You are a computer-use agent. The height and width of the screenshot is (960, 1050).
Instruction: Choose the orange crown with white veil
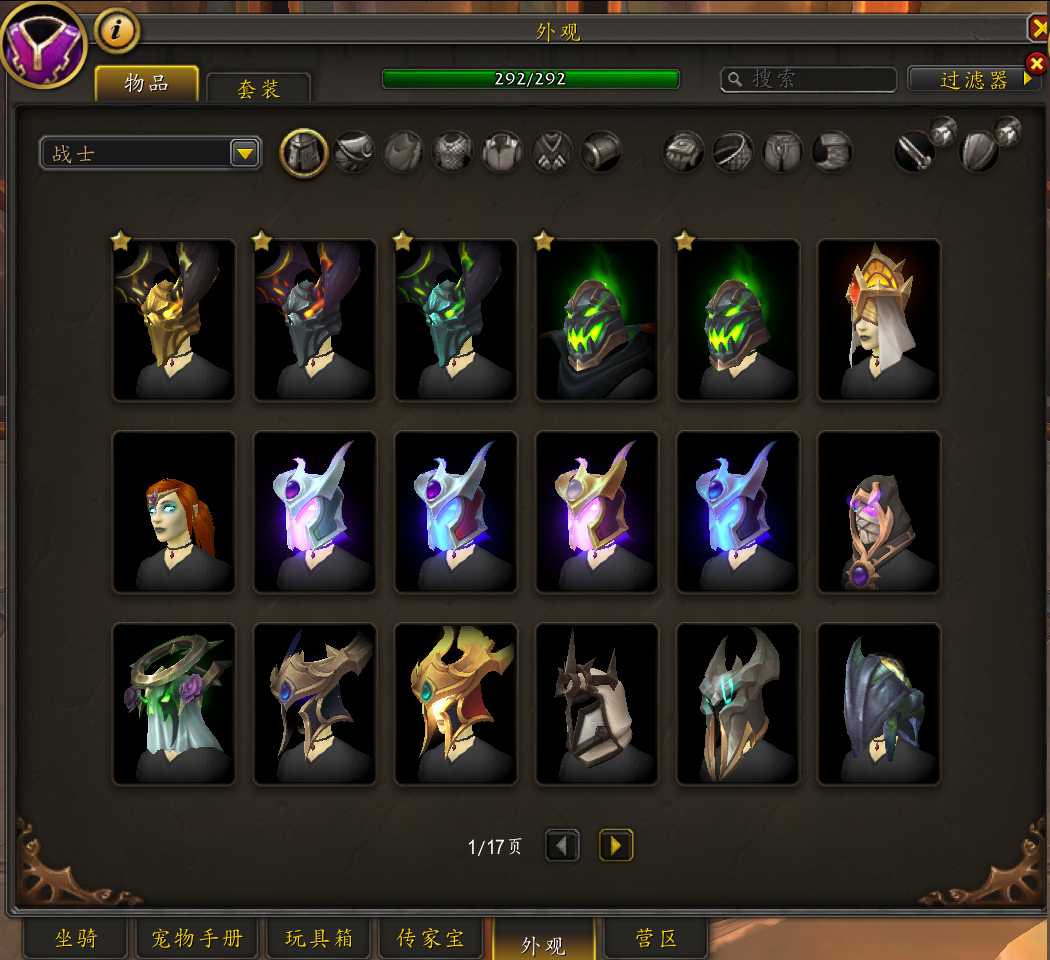(x=879, y=320)
